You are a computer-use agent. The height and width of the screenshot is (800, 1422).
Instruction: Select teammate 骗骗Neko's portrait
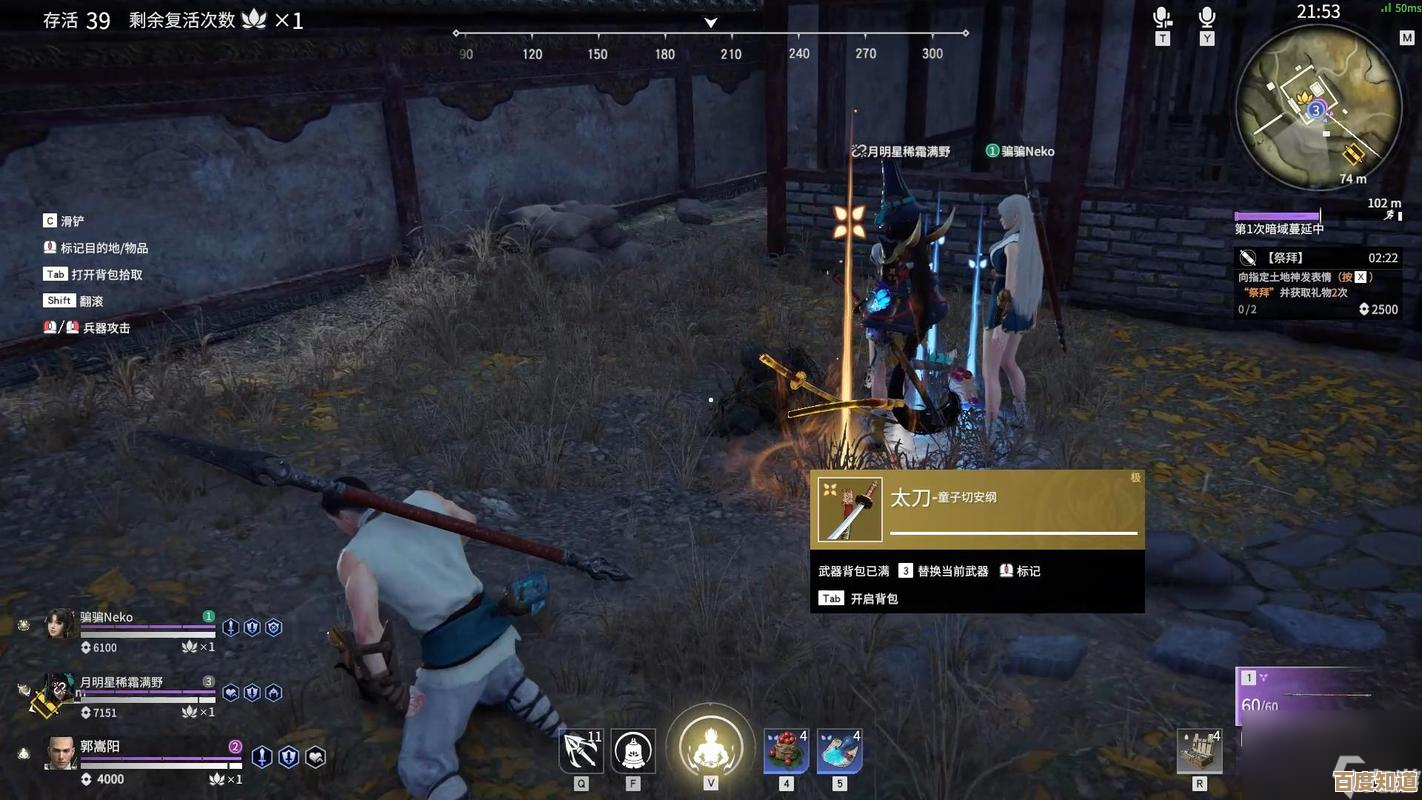61,624
